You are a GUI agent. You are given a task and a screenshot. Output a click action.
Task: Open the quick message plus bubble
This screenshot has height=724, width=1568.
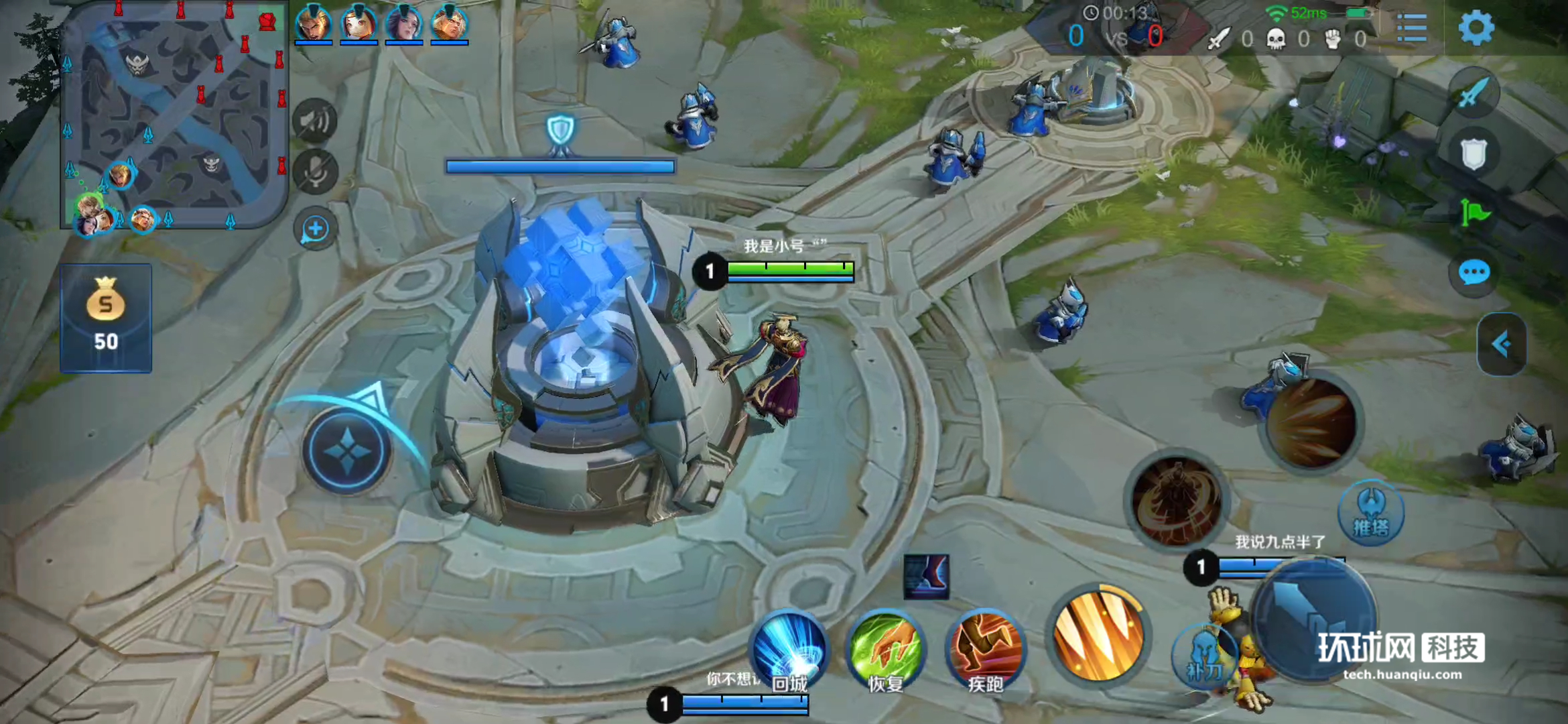click(x=315, y=229)
